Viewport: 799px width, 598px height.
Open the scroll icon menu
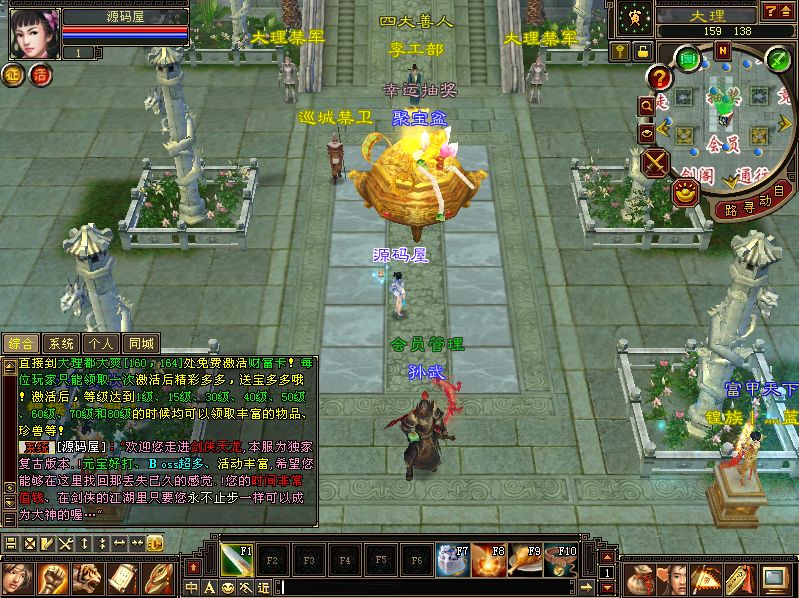tap(122, 579)
